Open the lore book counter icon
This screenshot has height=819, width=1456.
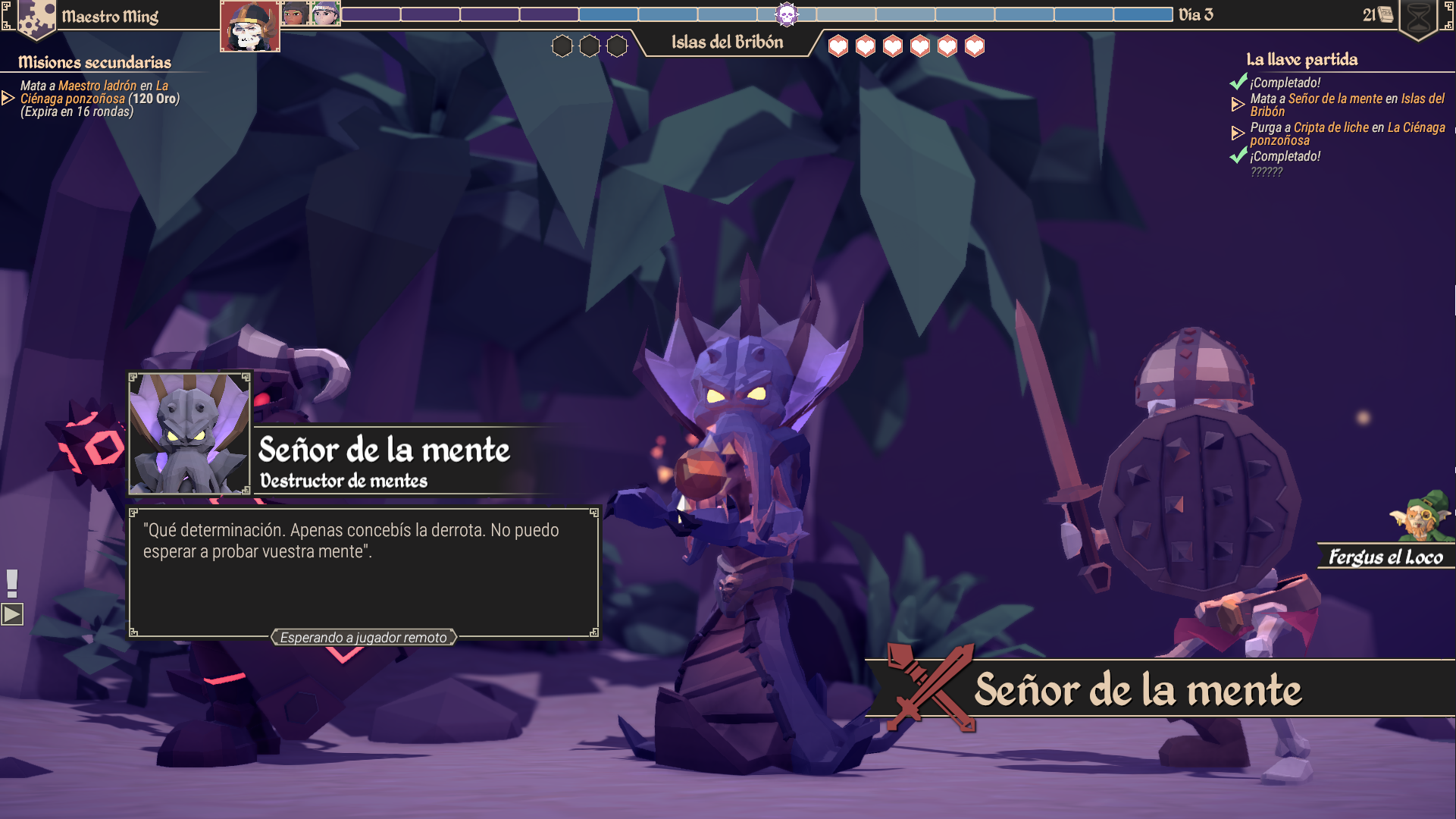click(x=1385, y=14)
